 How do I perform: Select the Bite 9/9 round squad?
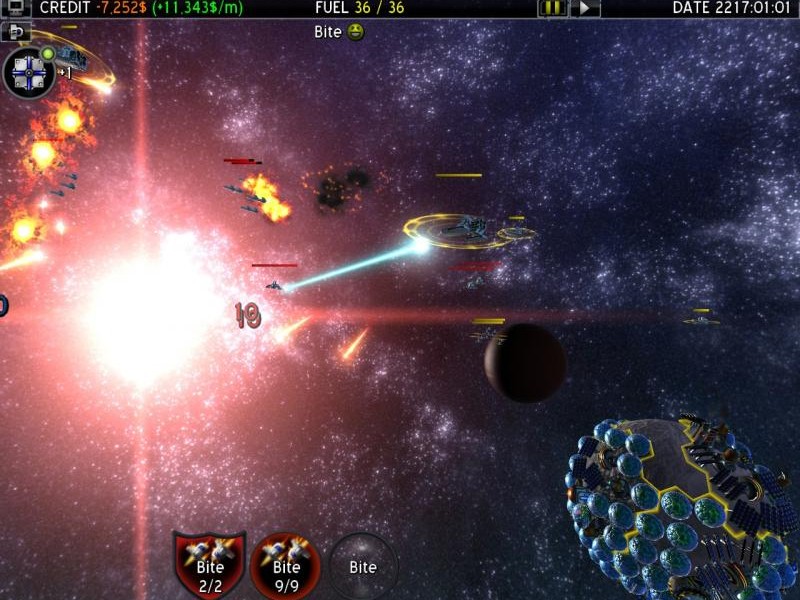pos(286,564)
